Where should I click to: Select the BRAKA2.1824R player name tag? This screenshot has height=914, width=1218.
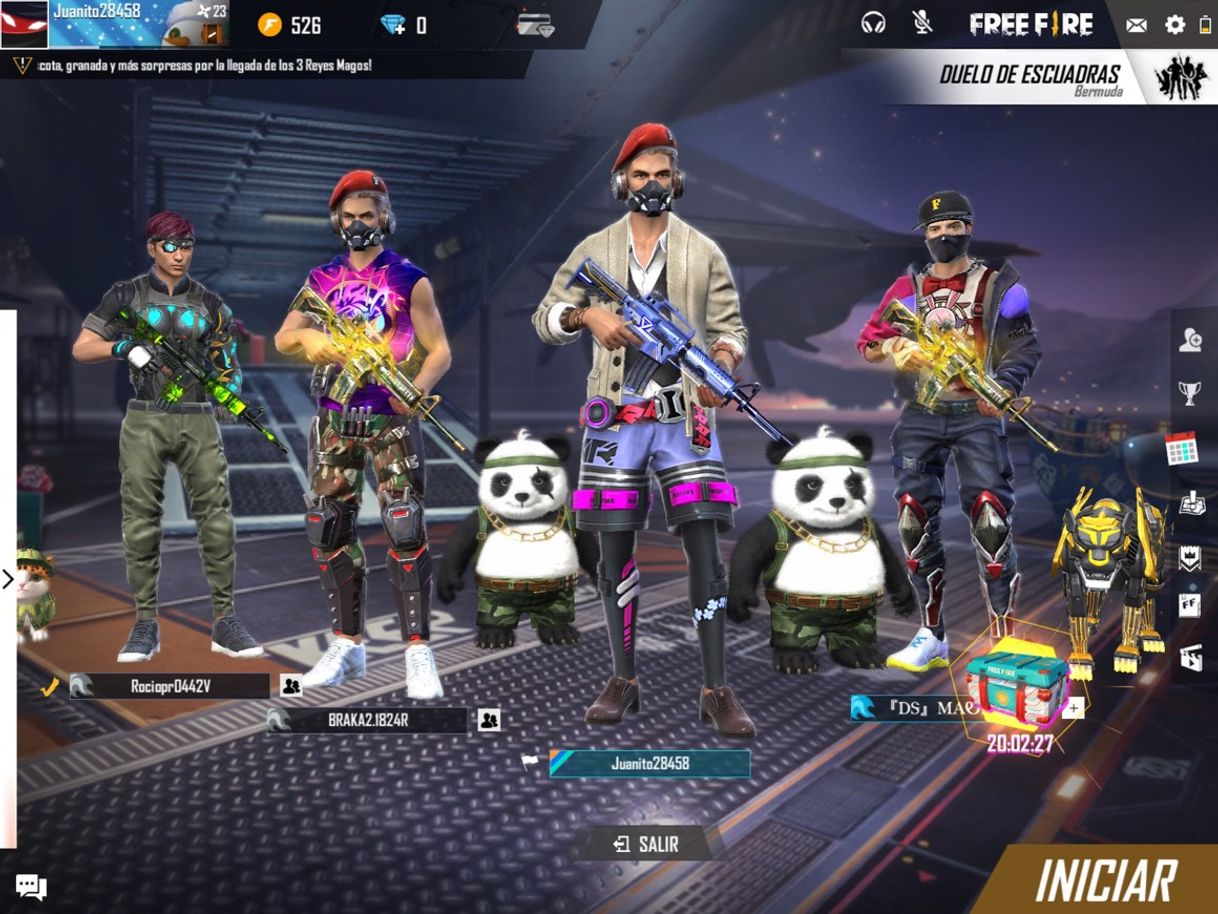(x=368, y=720)
